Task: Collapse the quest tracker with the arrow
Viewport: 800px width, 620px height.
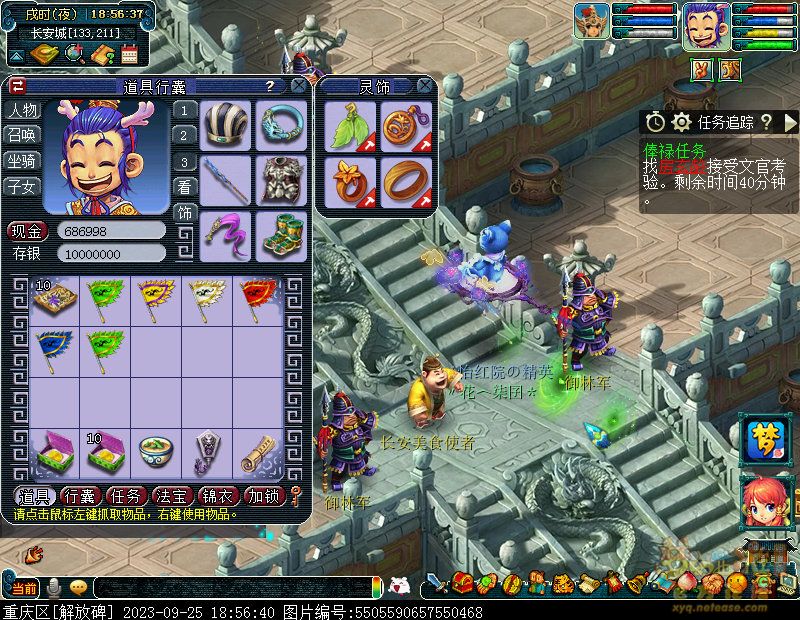Action: tap(789, 122)
